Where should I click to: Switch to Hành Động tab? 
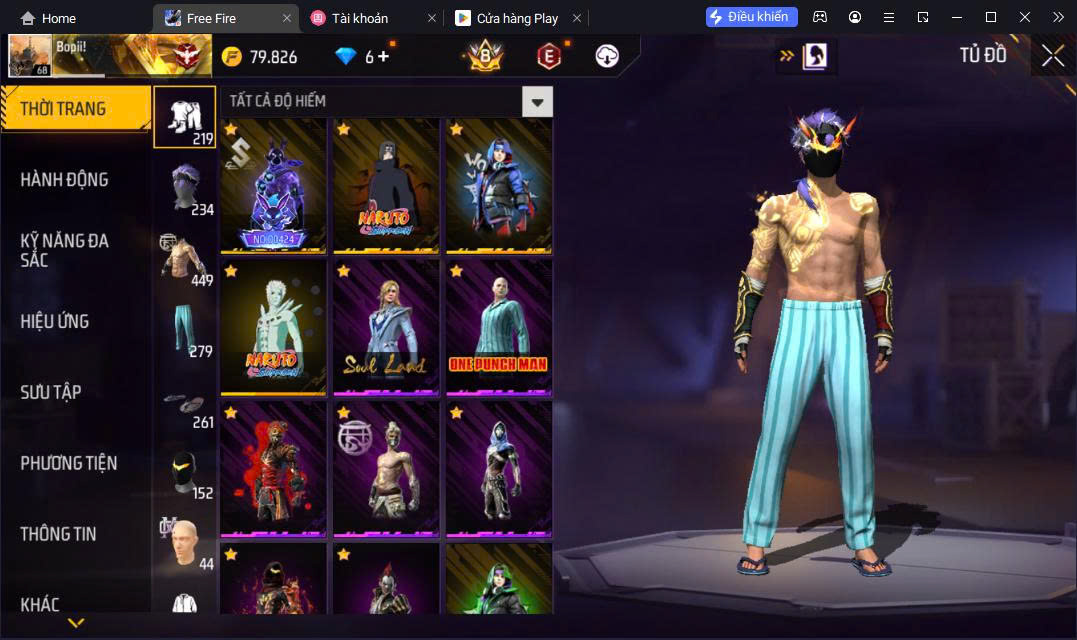65,180
